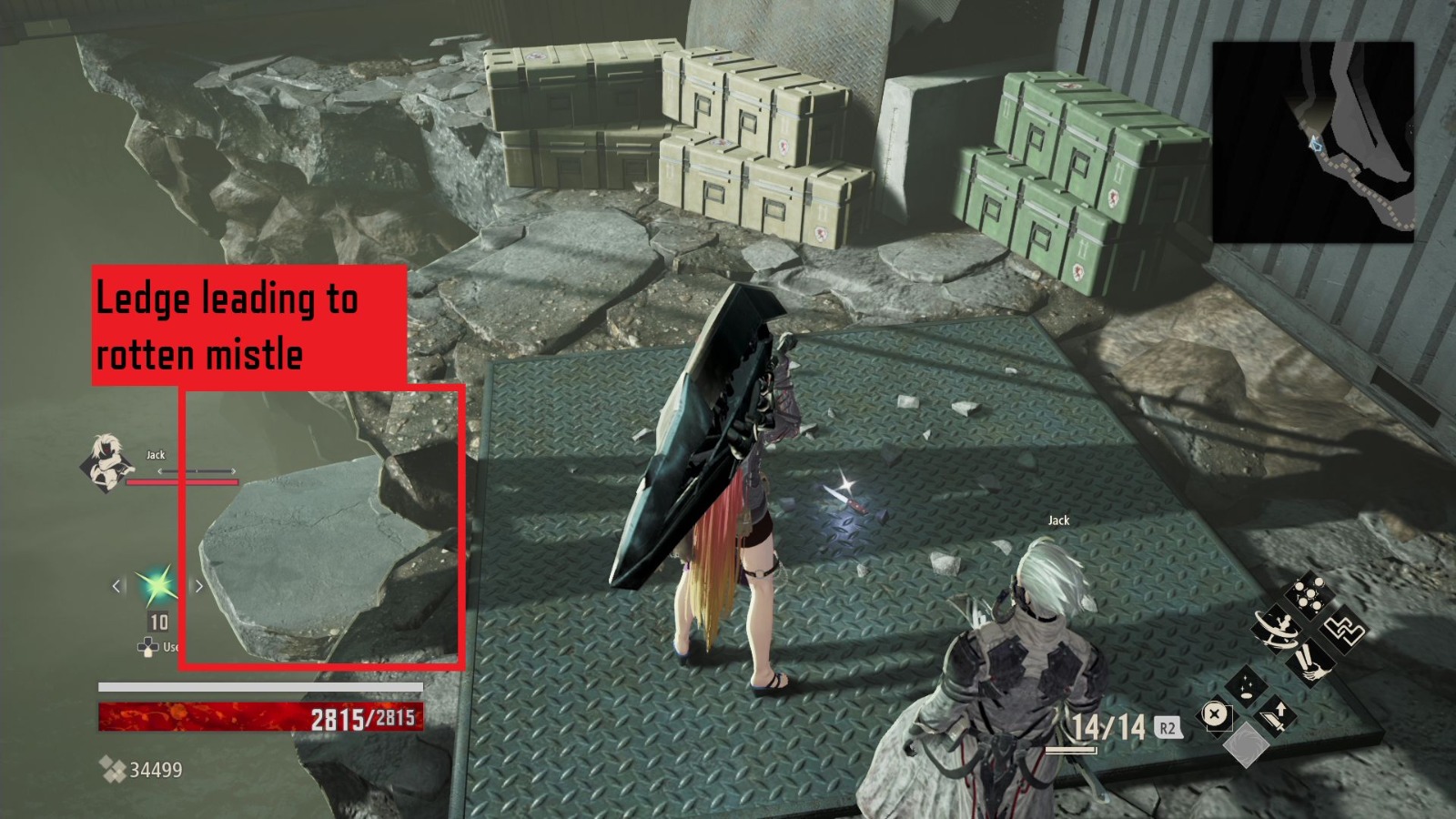
Task: Click the maze-shaped gift icon
Action: 1343,630
